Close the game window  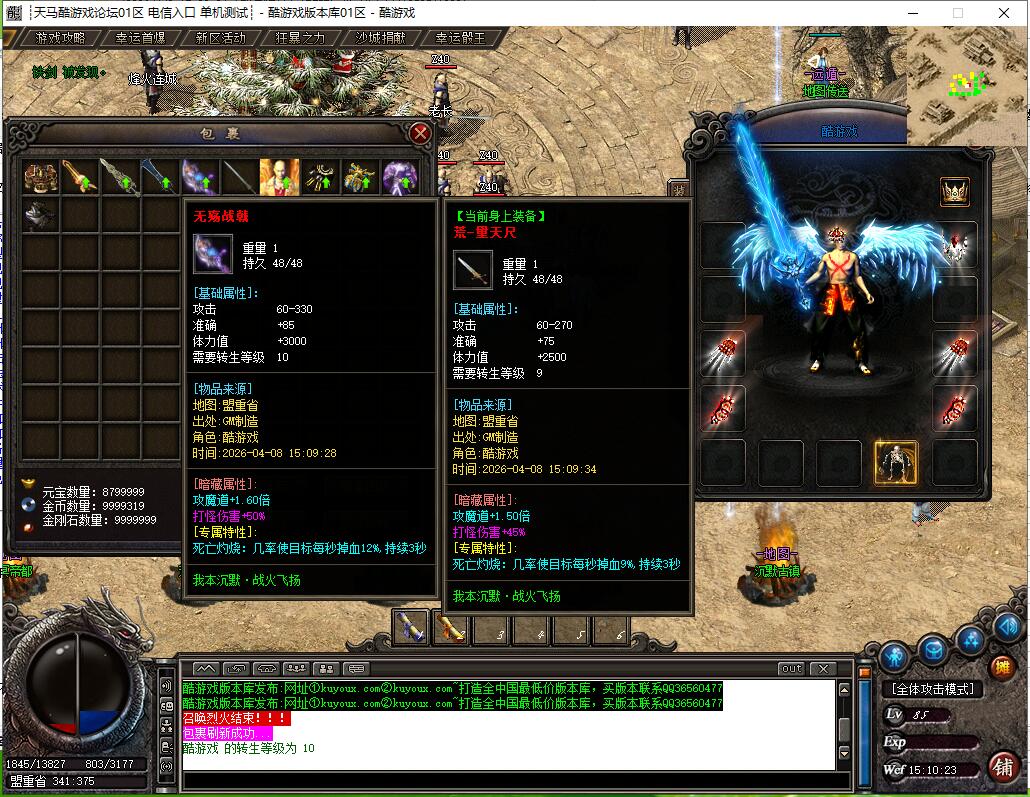tap(1005, 13)
